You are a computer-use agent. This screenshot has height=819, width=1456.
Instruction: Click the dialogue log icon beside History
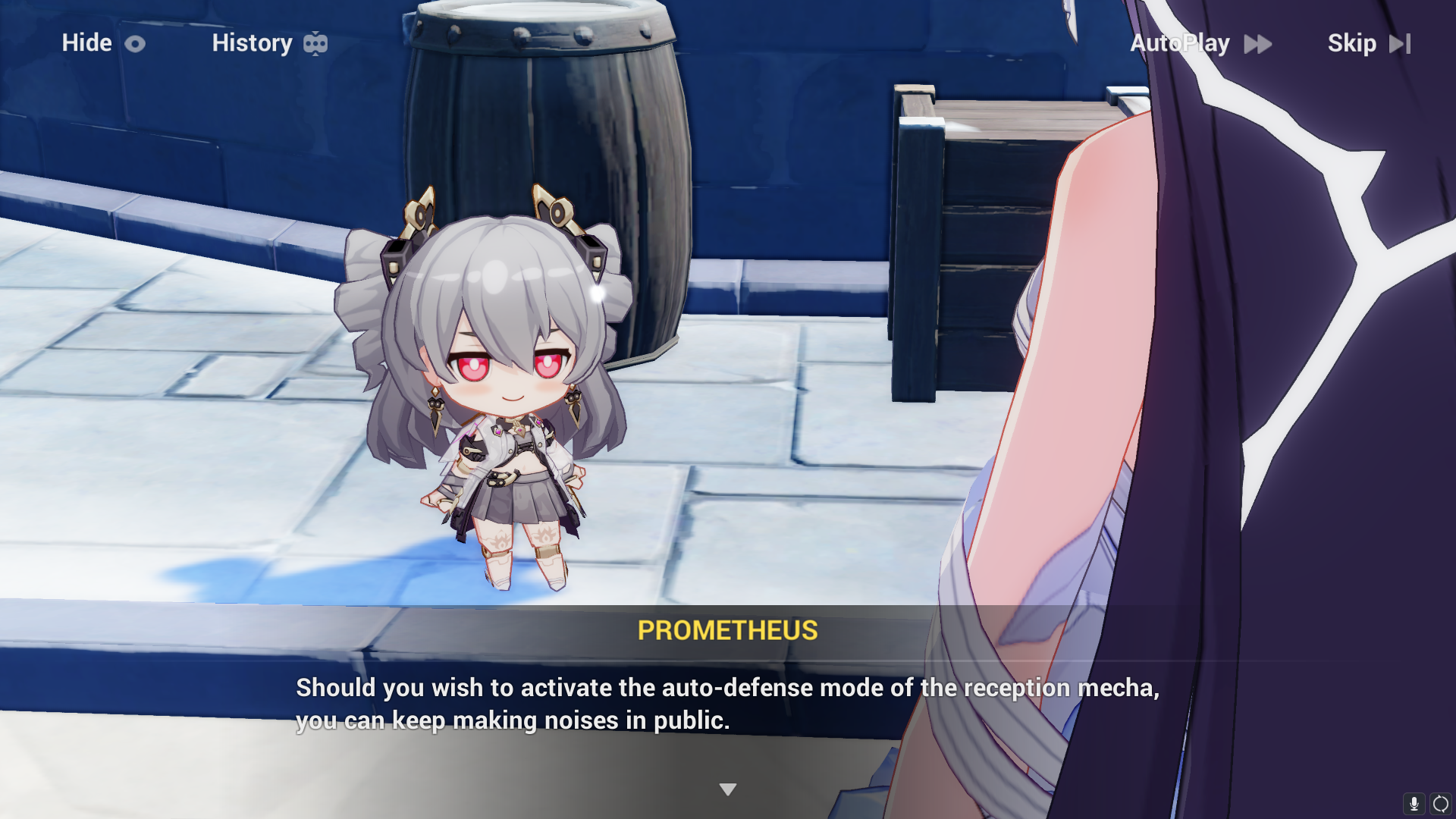(x=317, y=43)
